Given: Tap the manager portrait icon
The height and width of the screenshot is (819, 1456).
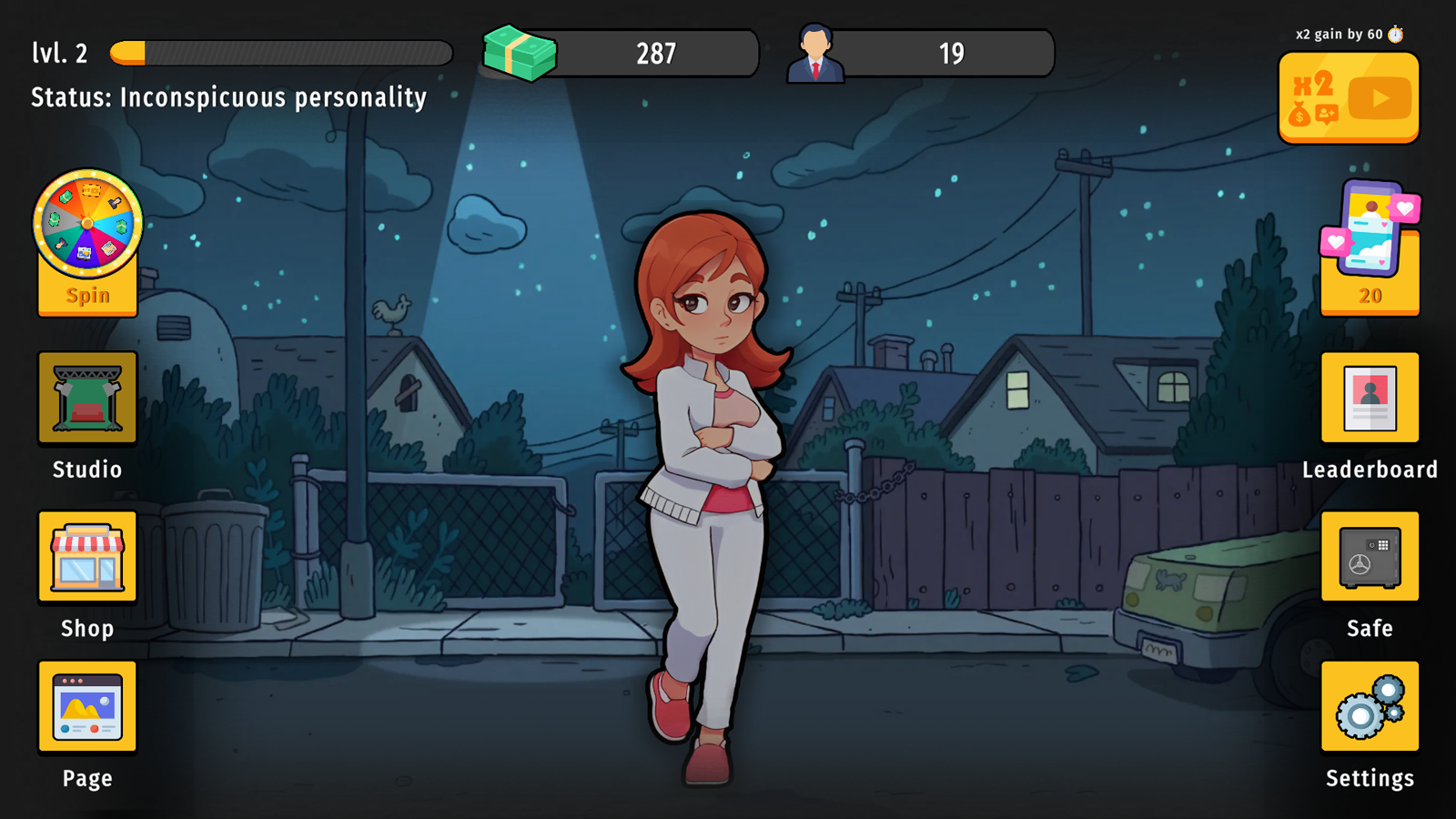Looking at the screenshot, I should tap(817, 53).
